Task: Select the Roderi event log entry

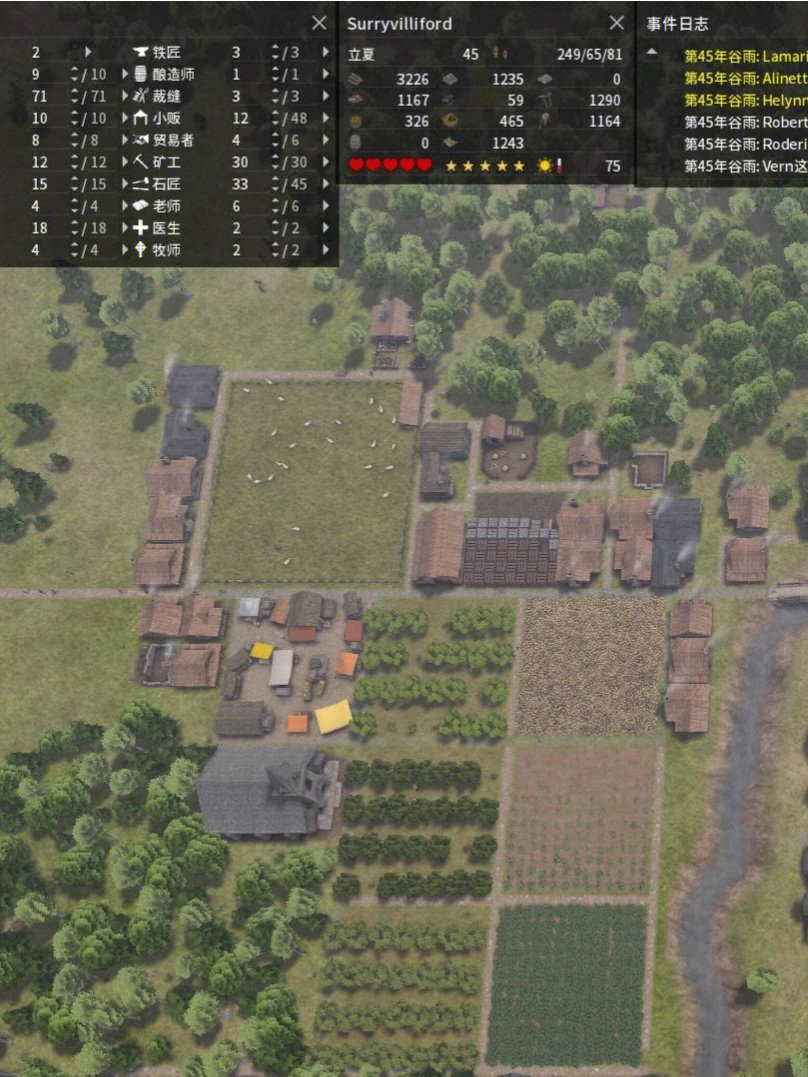Action: tap(745, 144)
